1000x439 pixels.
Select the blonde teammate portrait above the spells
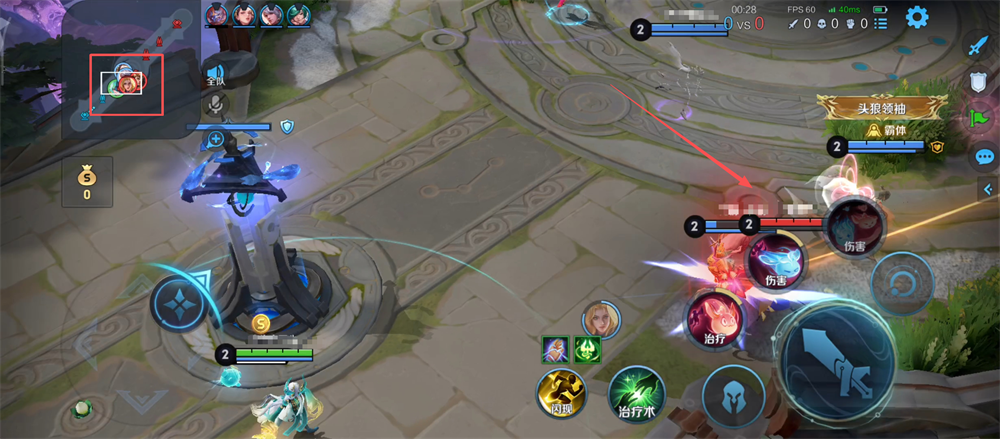[601, 319]
